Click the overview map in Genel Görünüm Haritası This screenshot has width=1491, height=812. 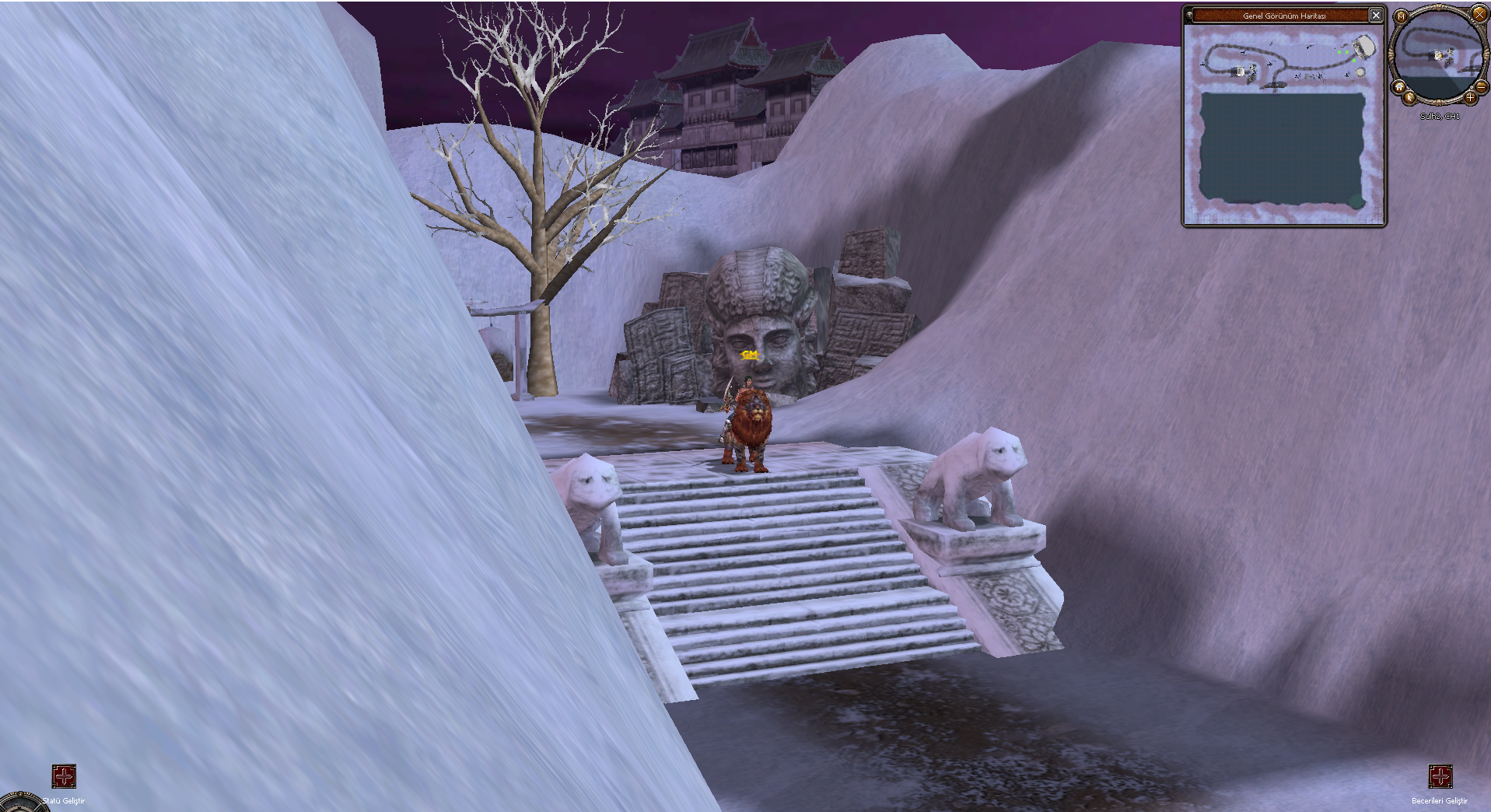point(1284,125)
